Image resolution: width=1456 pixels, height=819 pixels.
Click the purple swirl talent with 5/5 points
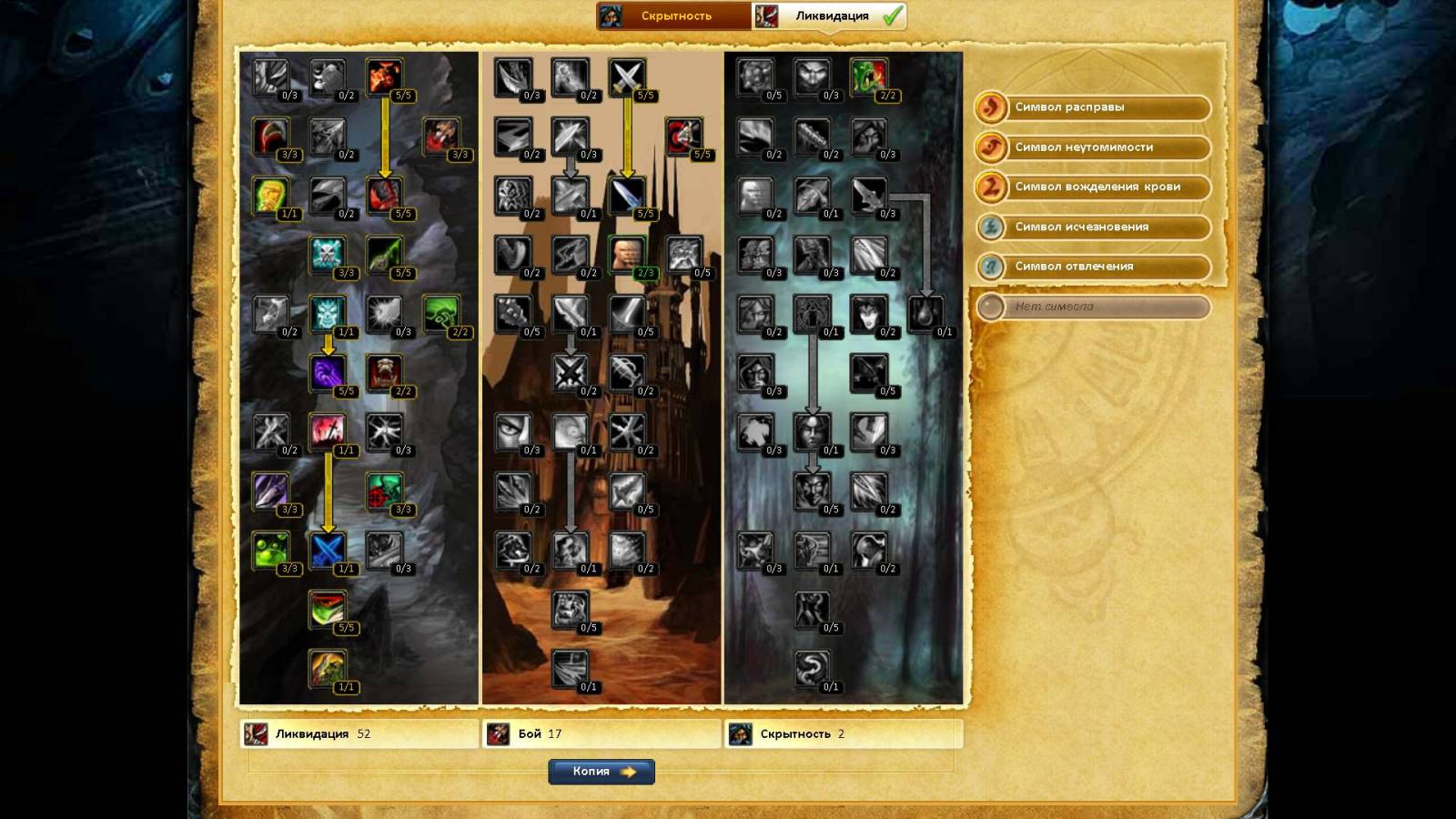[x=328, y=372]
